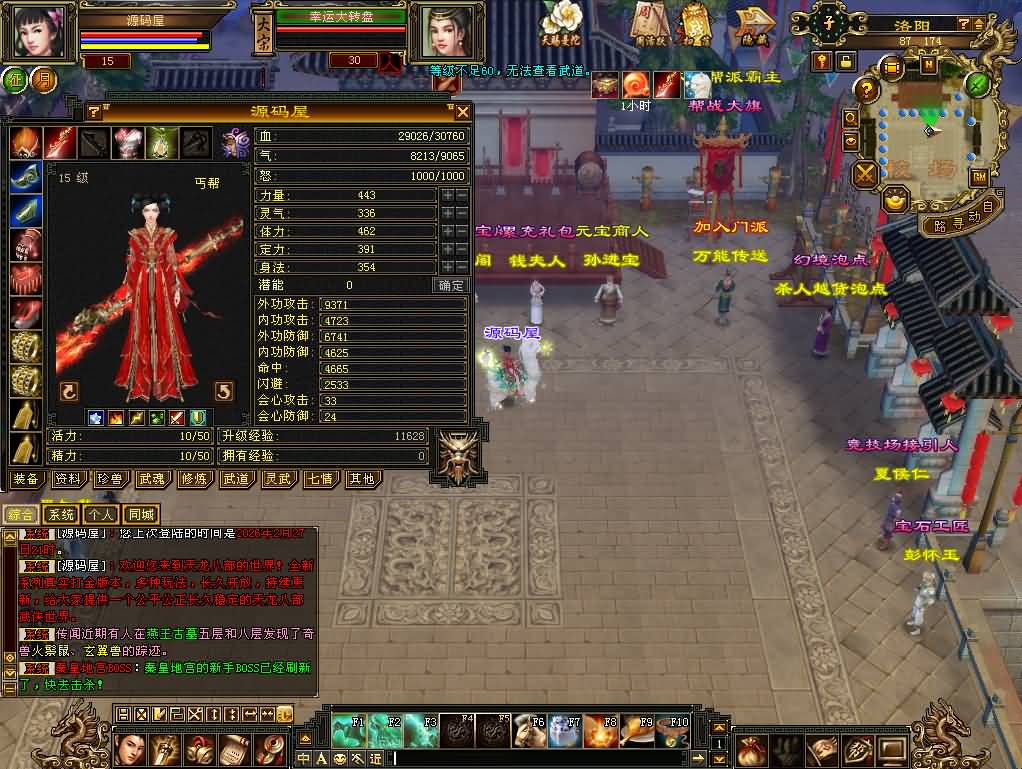Open the 七情 tab
Image resolution: width=1022 pixels, height=769 pixels.
tap(320, 479)
